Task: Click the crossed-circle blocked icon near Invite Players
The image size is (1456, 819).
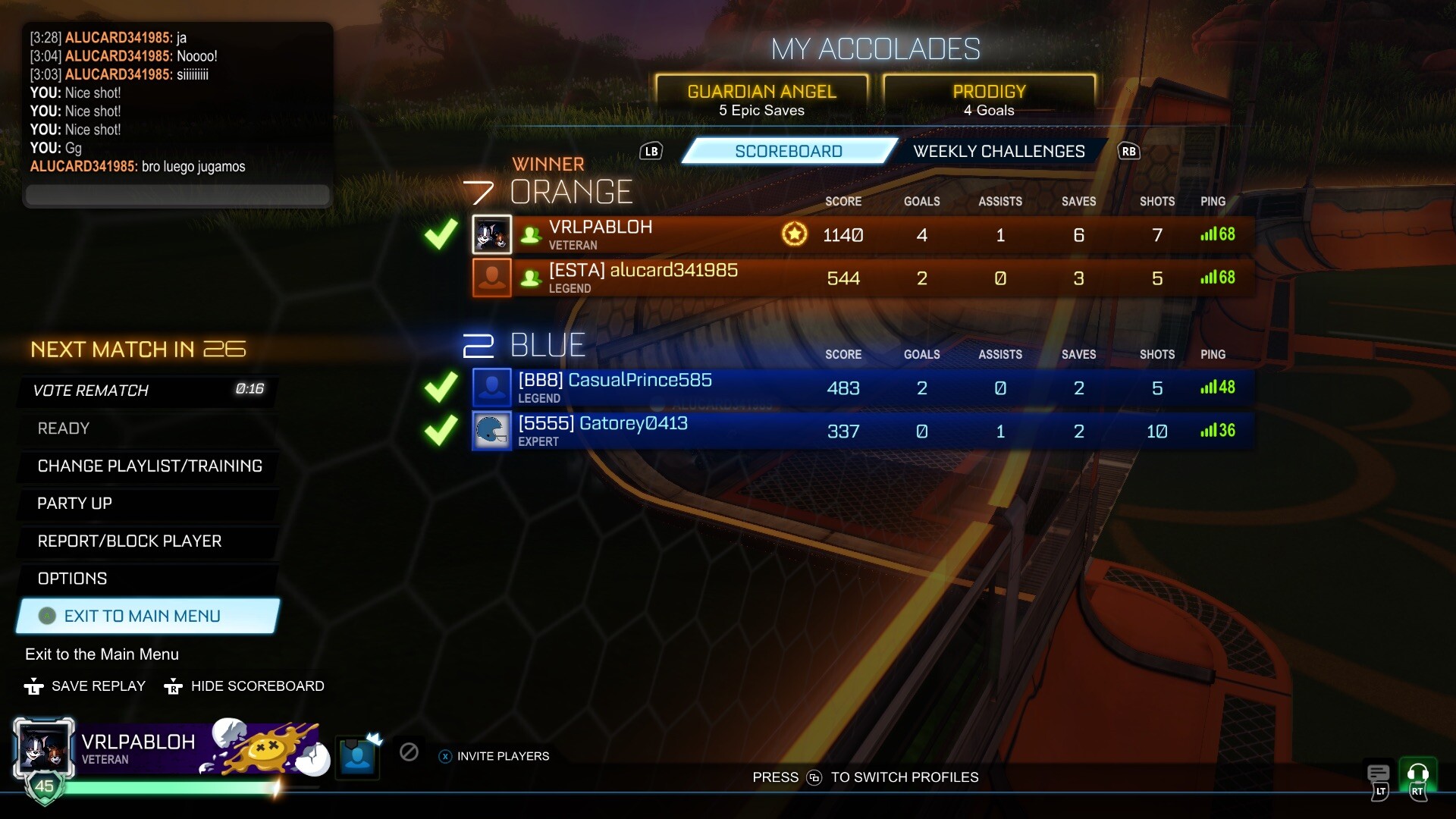Action: coord(409,753)
